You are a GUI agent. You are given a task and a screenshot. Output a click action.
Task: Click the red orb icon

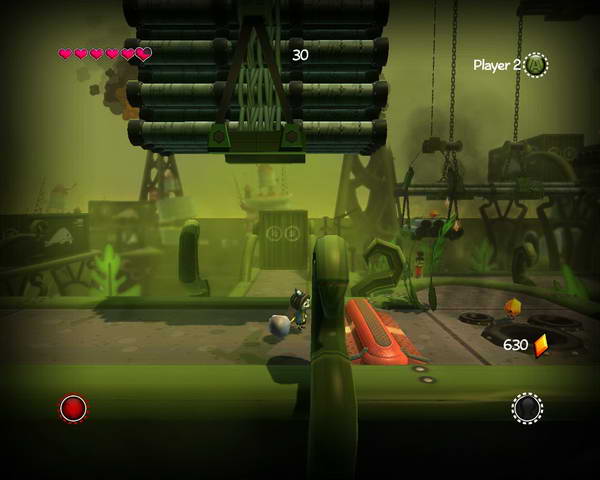[x=73, y=408]
